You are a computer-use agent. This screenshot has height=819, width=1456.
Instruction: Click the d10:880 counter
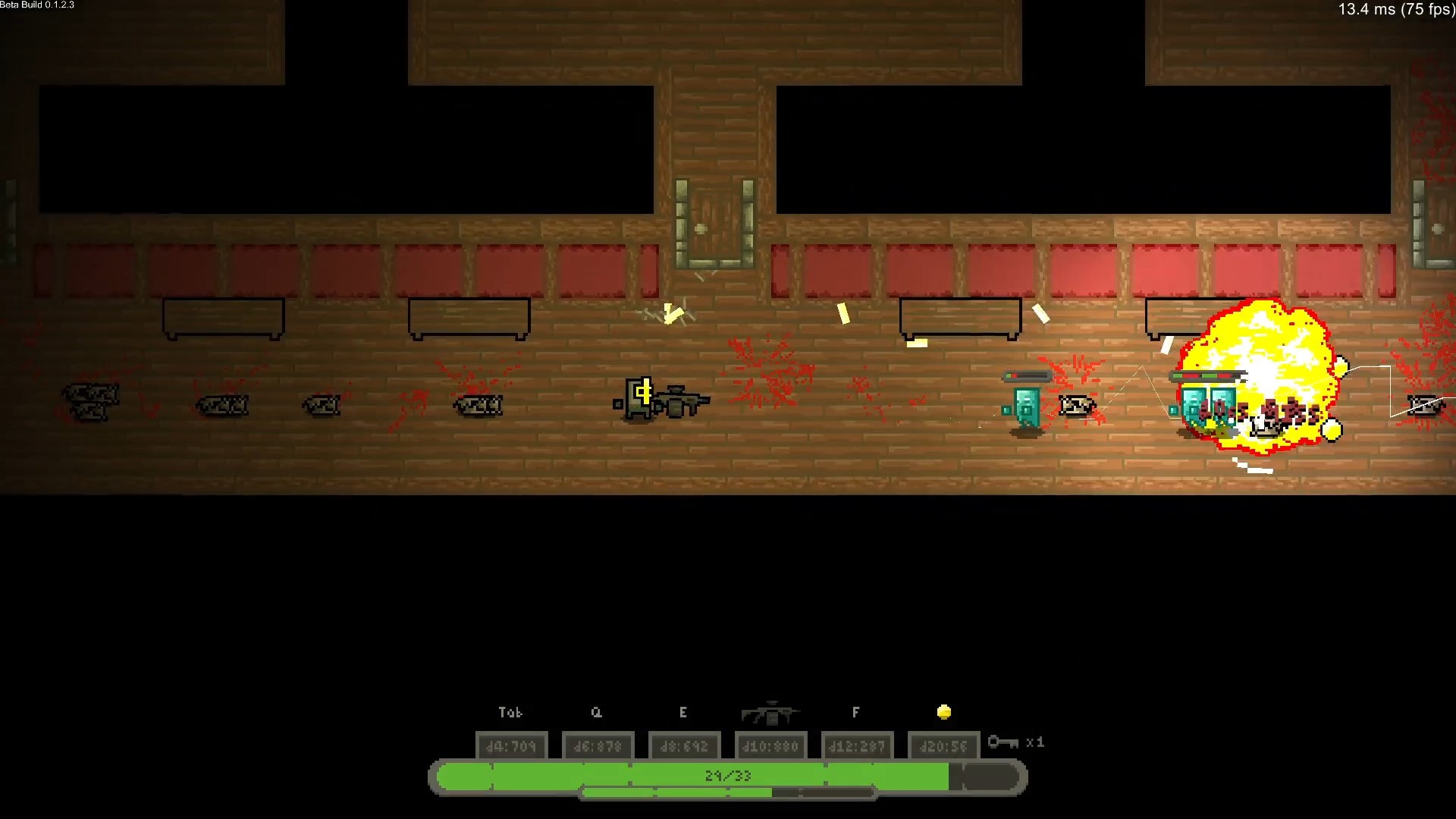pyautogui.click(x=770, y=745)
